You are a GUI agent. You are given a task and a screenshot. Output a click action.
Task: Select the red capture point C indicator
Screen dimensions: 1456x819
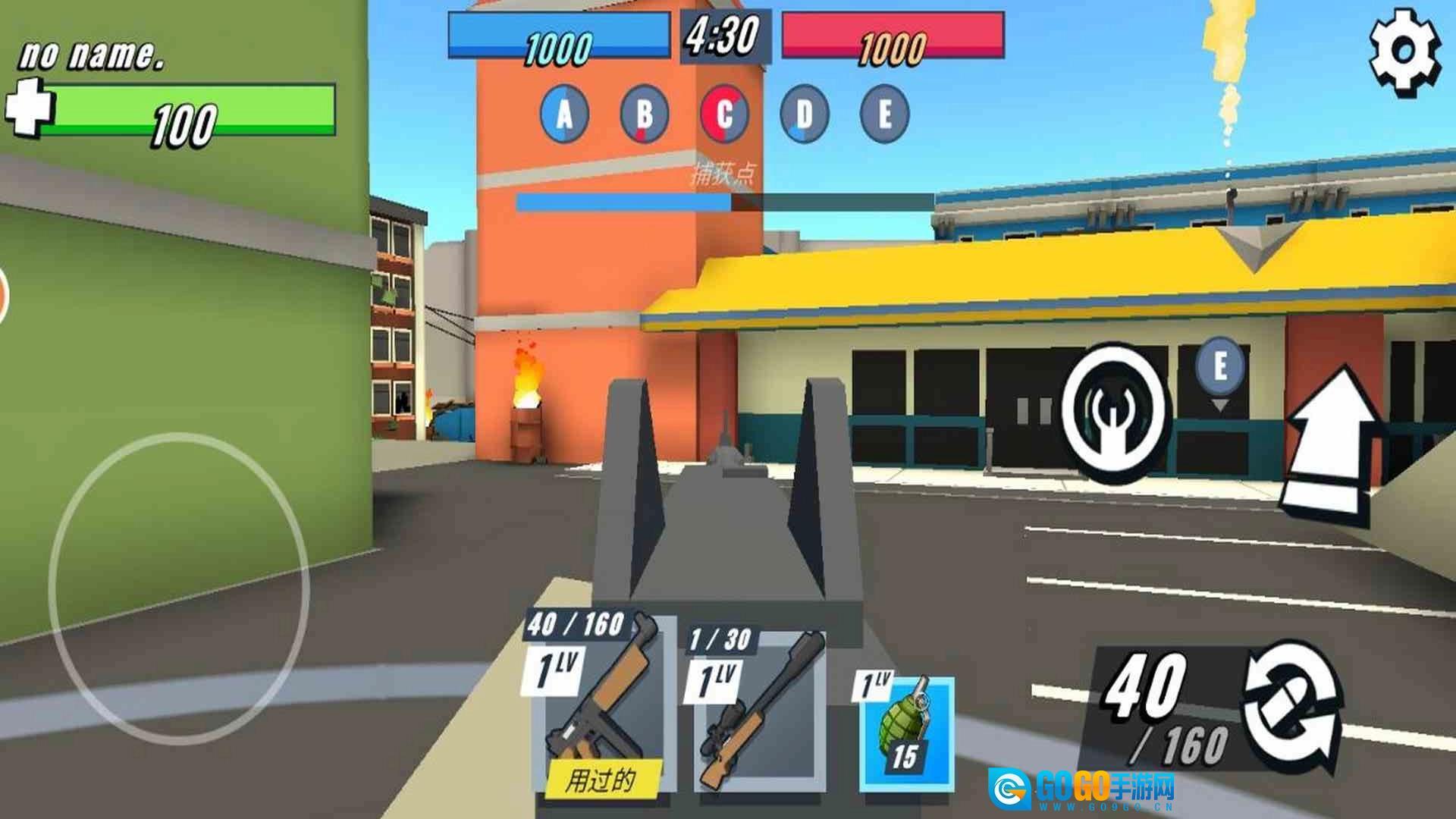[724, 115]
